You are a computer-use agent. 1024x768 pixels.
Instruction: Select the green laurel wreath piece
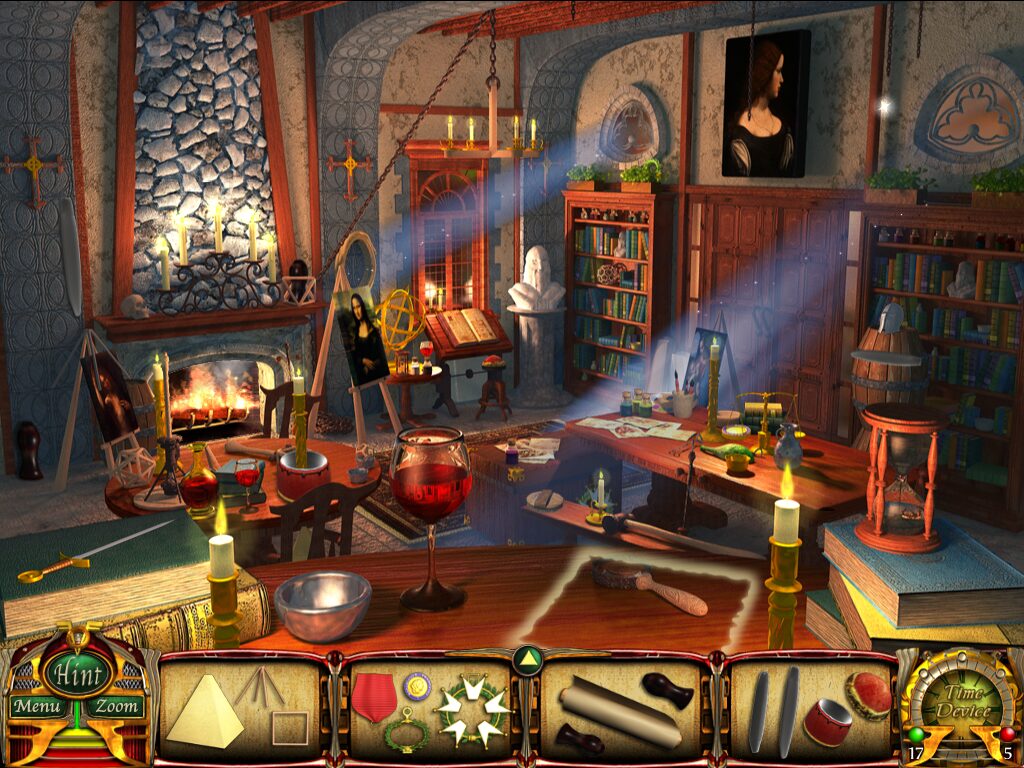(407, 733)
